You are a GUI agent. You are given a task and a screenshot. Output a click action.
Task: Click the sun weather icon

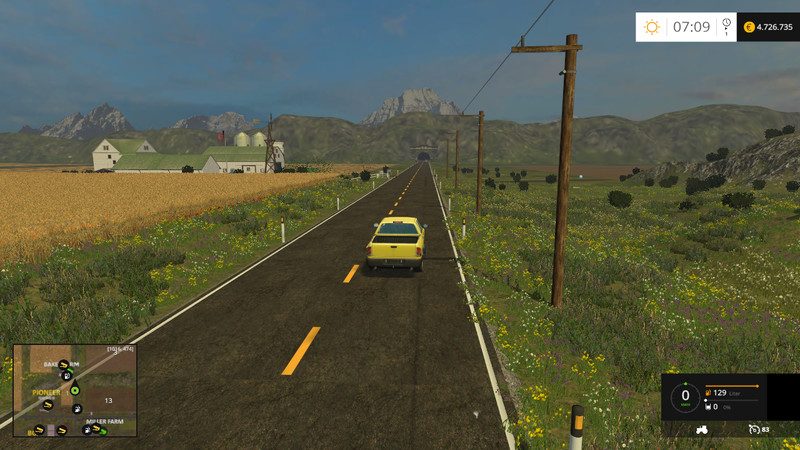coord(652,27)
